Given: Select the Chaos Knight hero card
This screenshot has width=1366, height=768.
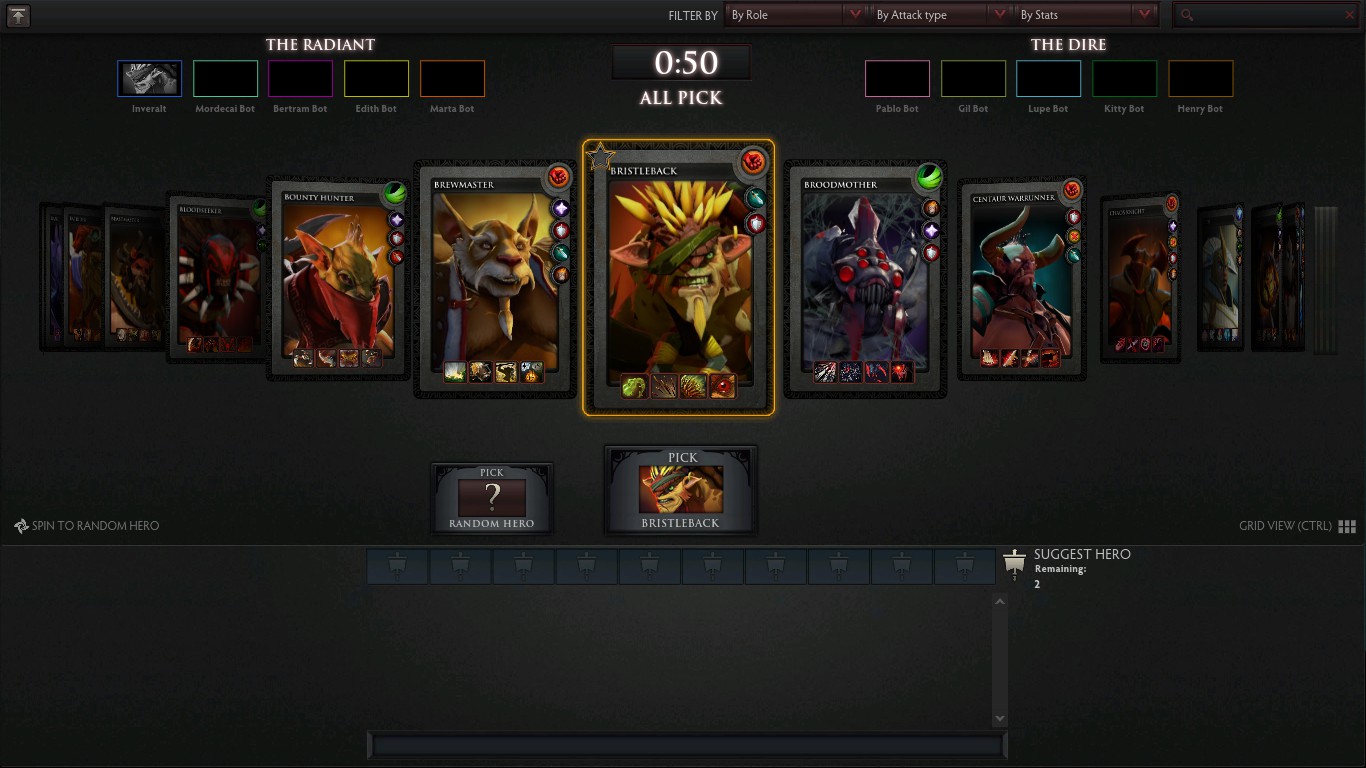Looking at the screenshot, I should (1139, 277).
